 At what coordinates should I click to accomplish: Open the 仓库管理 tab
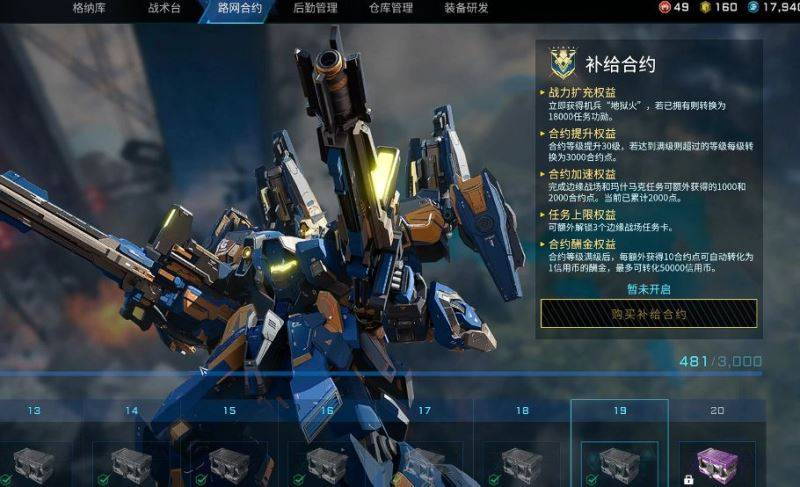pos(390,8)
